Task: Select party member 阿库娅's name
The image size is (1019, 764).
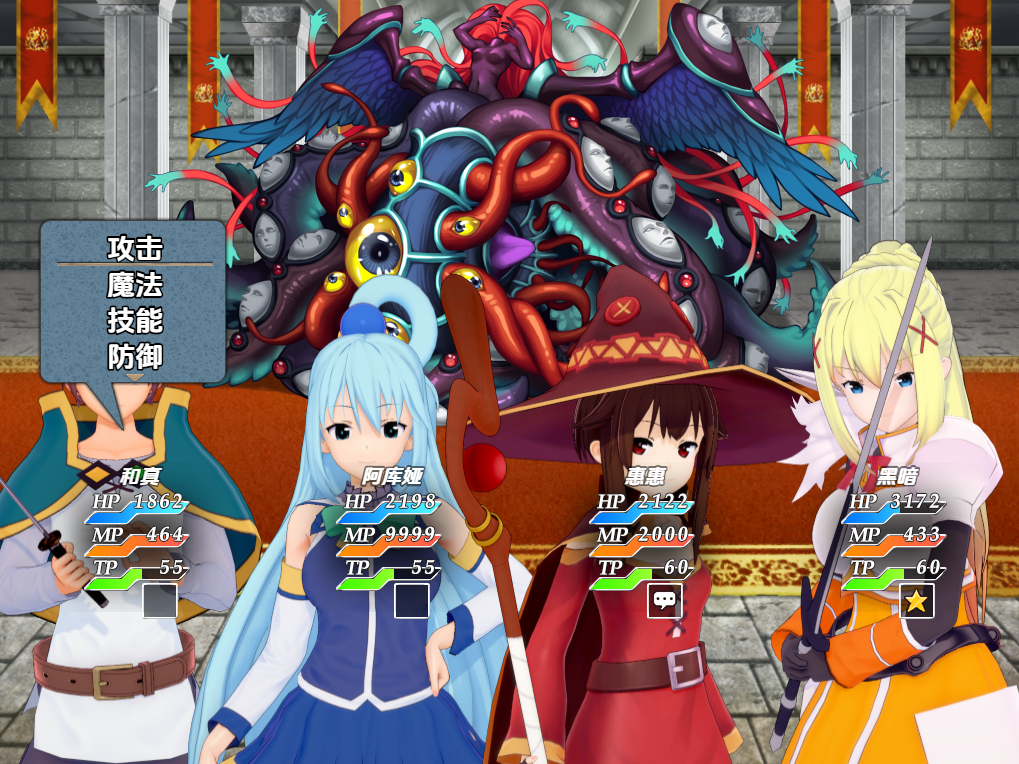Action: pyautogui.click(x=392, y=477)
